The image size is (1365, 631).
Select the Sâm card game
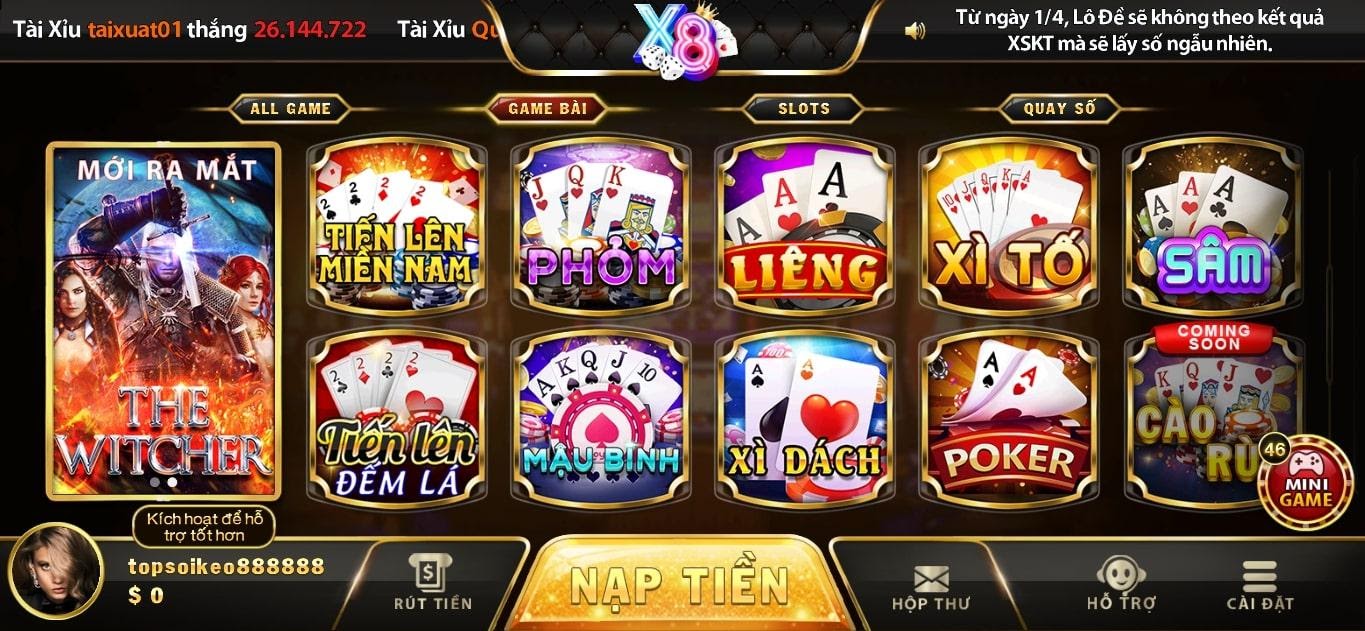[1213, 225]
